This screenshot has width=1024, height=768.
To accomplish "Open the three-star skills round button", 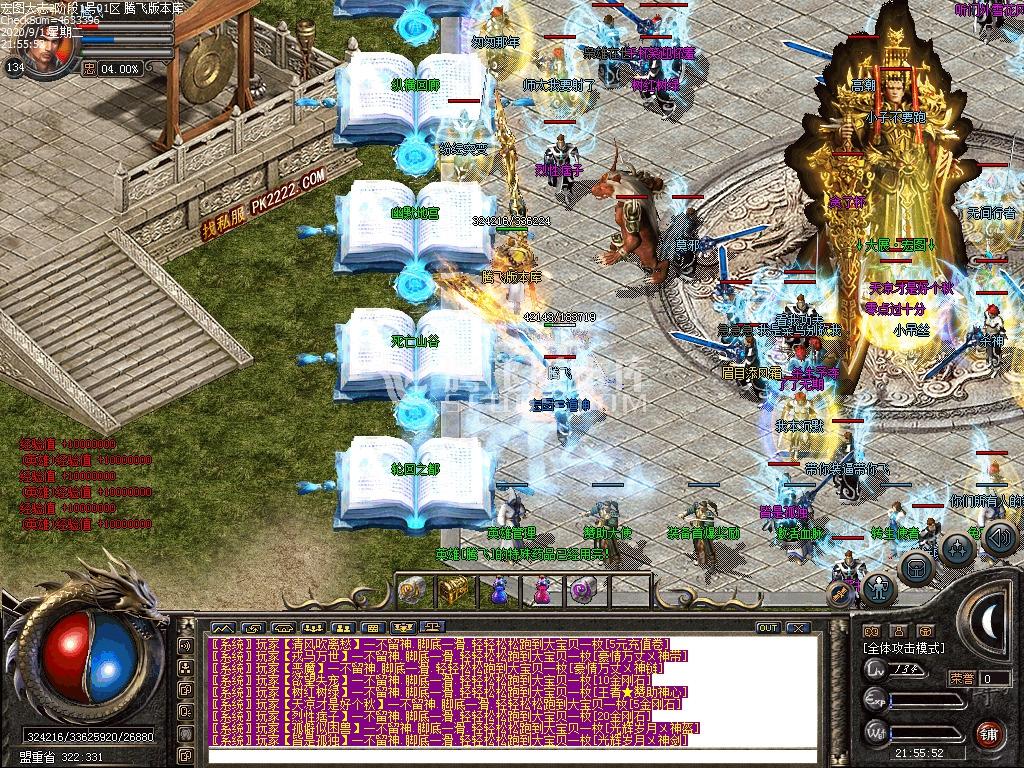I will (958, 548).
